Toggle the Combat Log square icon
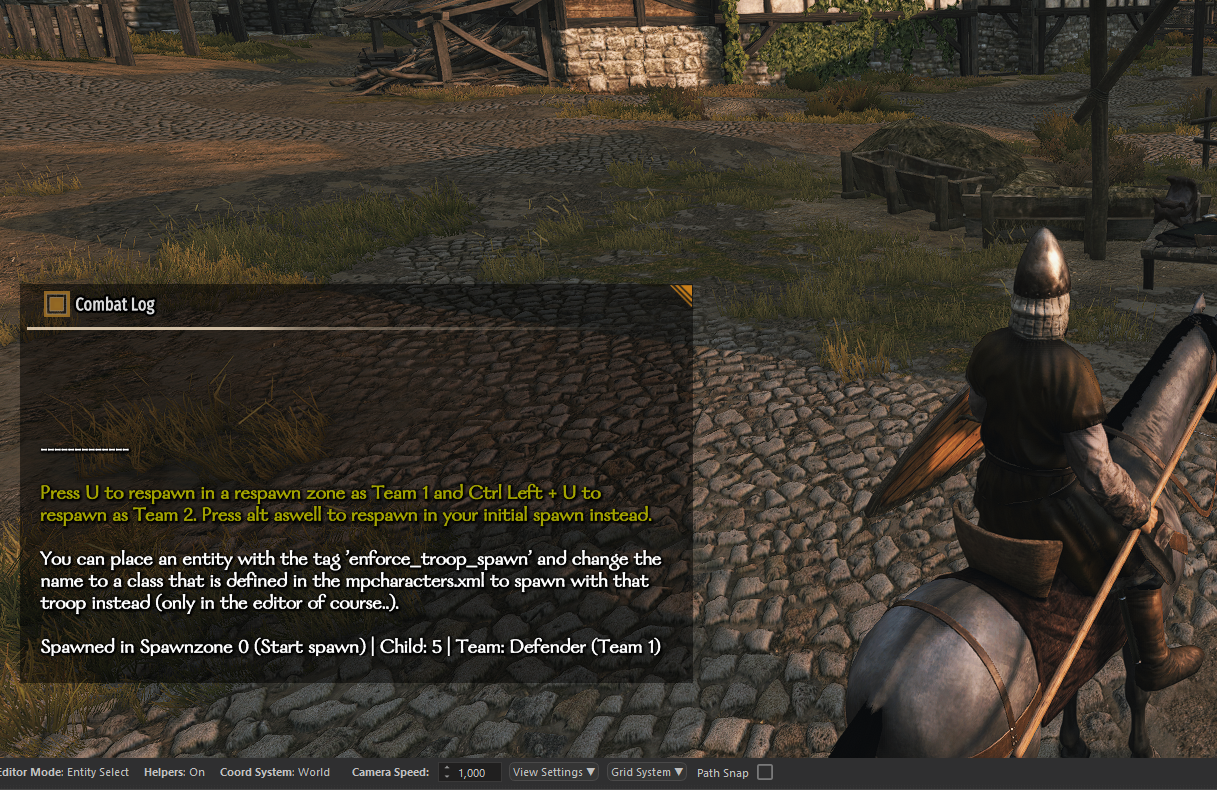This screenshot has width=1217, height=790. pyautogui.click(x=57, y=304)
